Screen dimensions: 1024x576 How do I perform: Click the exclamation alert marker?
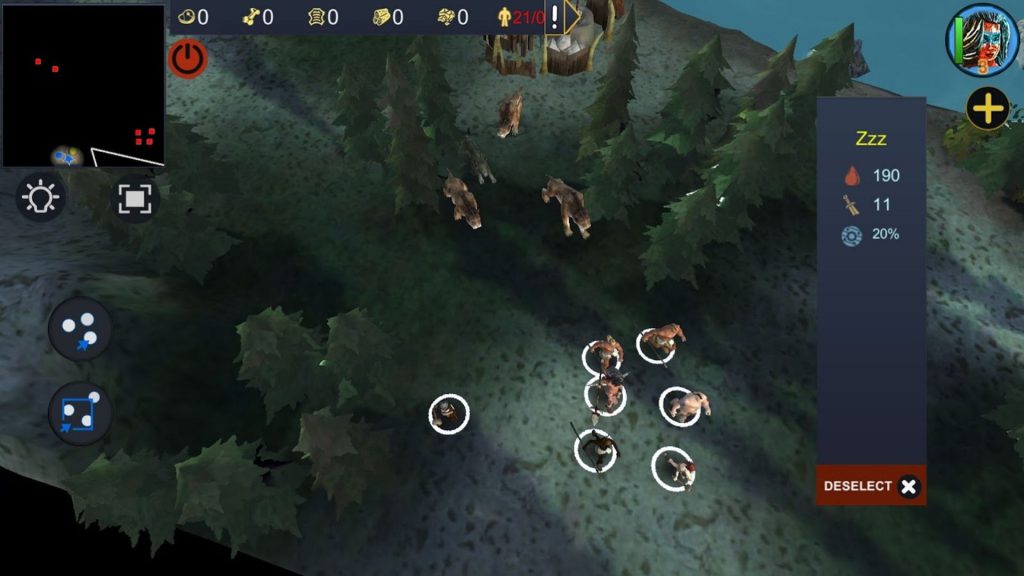(555, 17)
